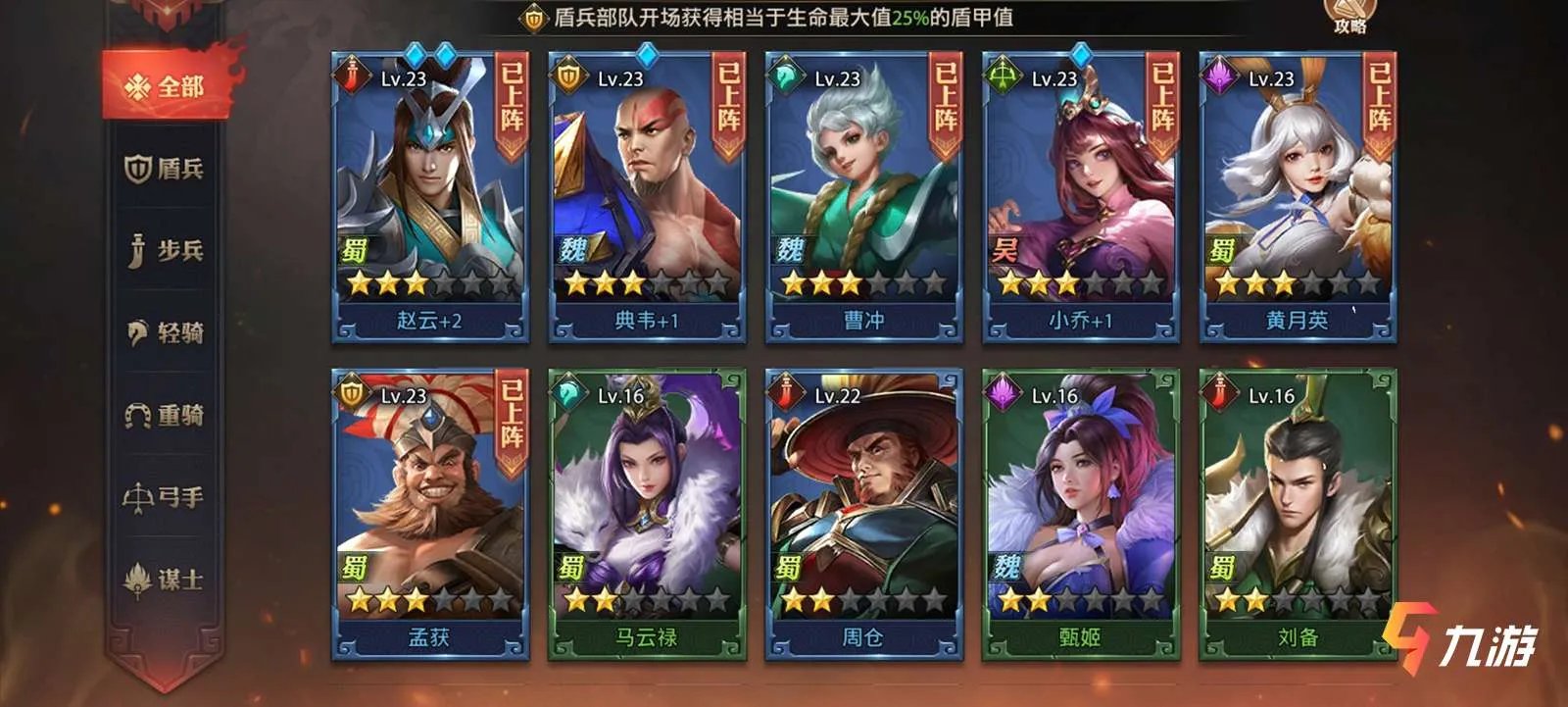Choose the 弓手 archer category
Screen dimensions: 1568x707
click(x=165, y=498)
